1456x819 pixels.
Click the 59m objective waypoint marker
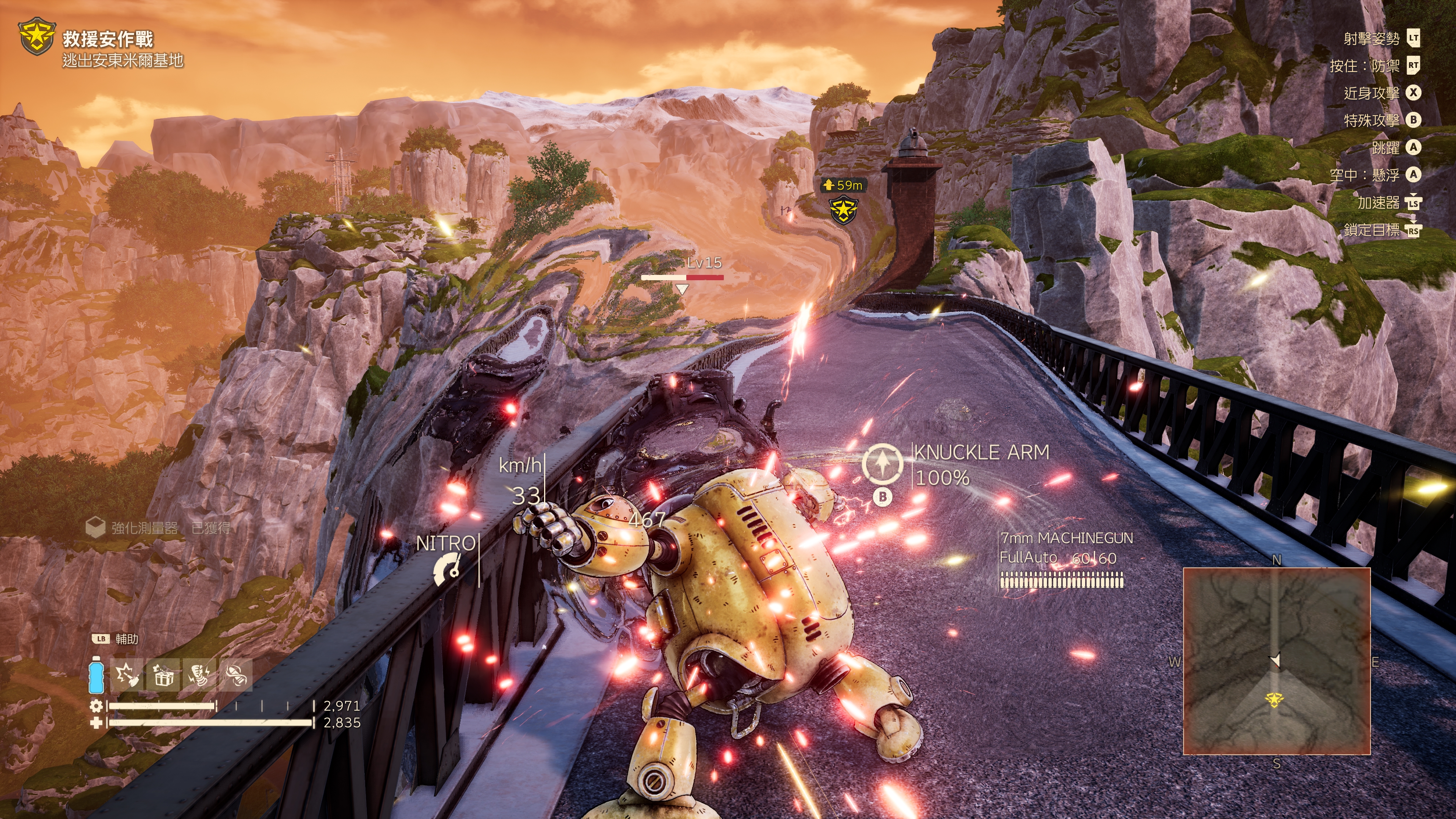click(x=843, y=209)
